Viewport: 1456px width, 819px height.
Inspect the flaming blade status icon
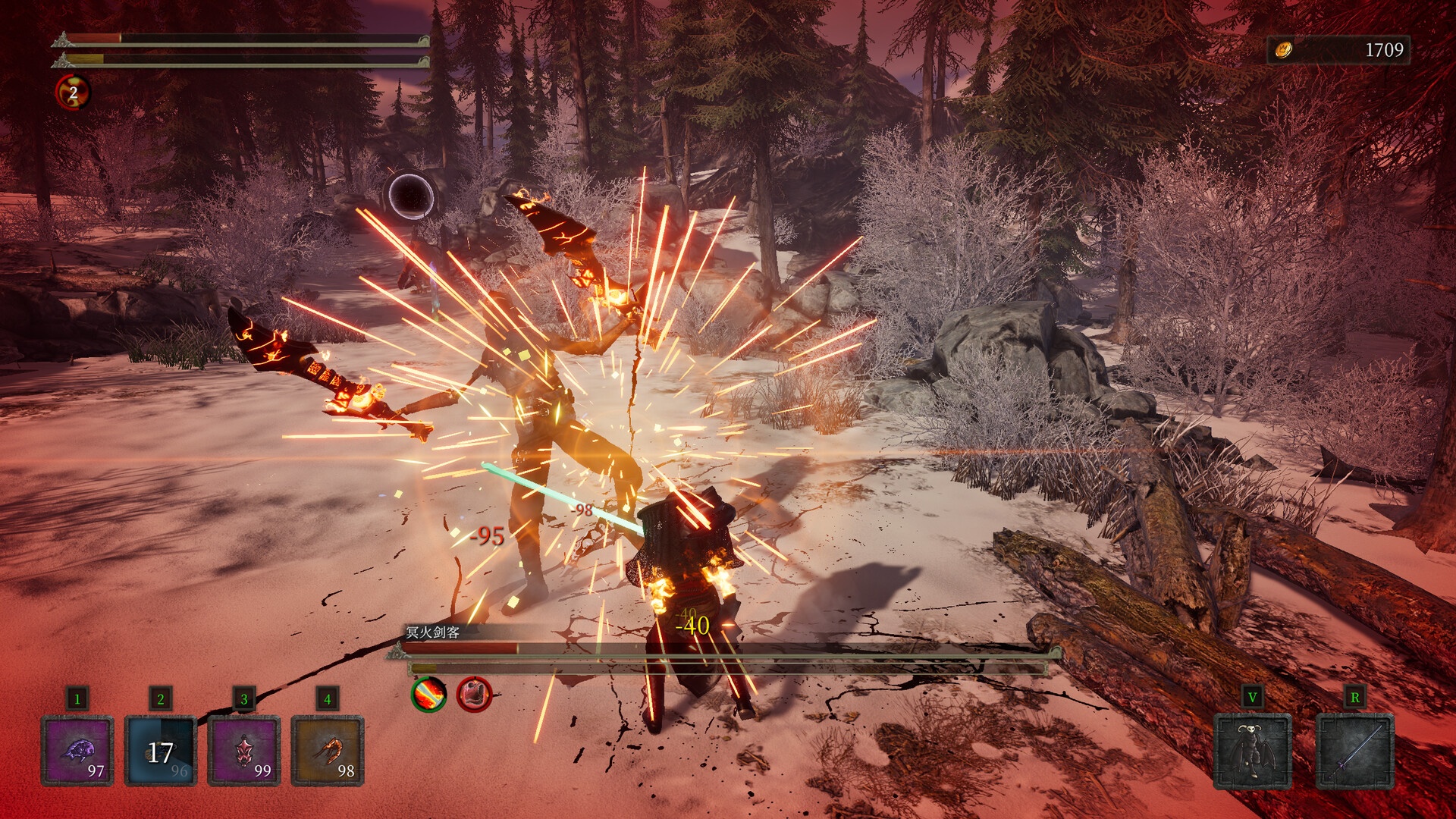pos(428,693)
